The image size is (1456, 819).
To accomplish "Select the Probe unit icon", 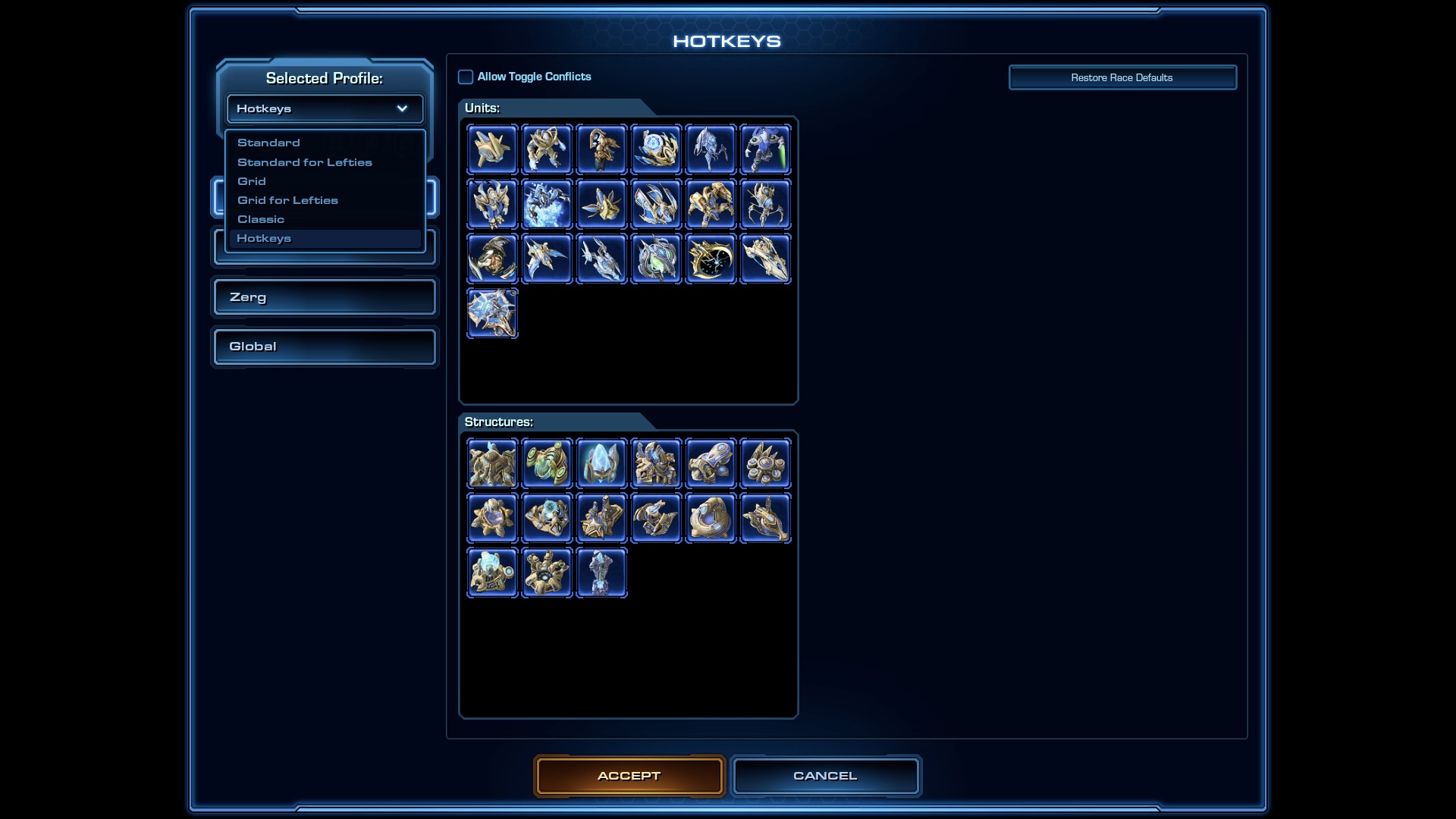I will [493, 149].
